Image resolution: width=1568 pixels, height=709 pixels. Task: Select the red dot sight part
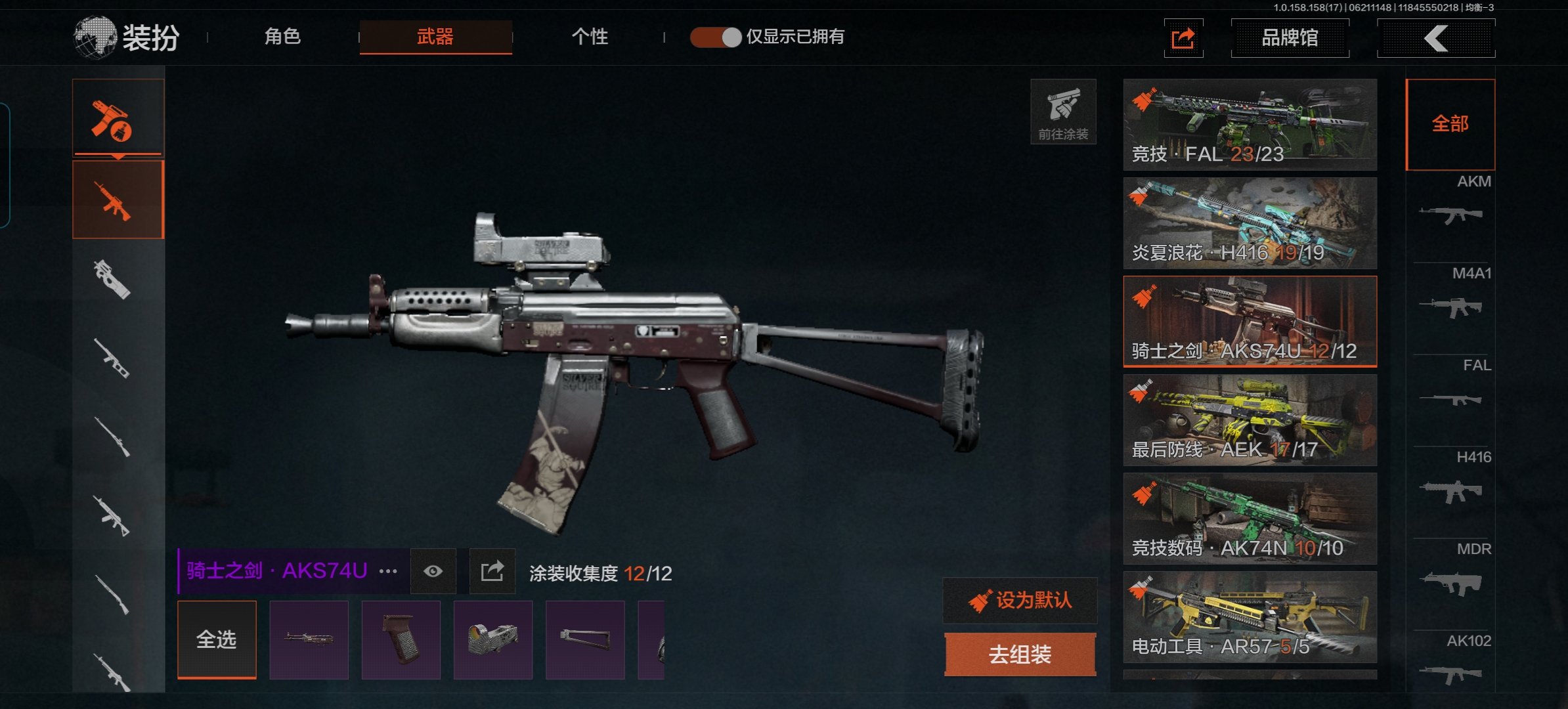coord(492,639)
